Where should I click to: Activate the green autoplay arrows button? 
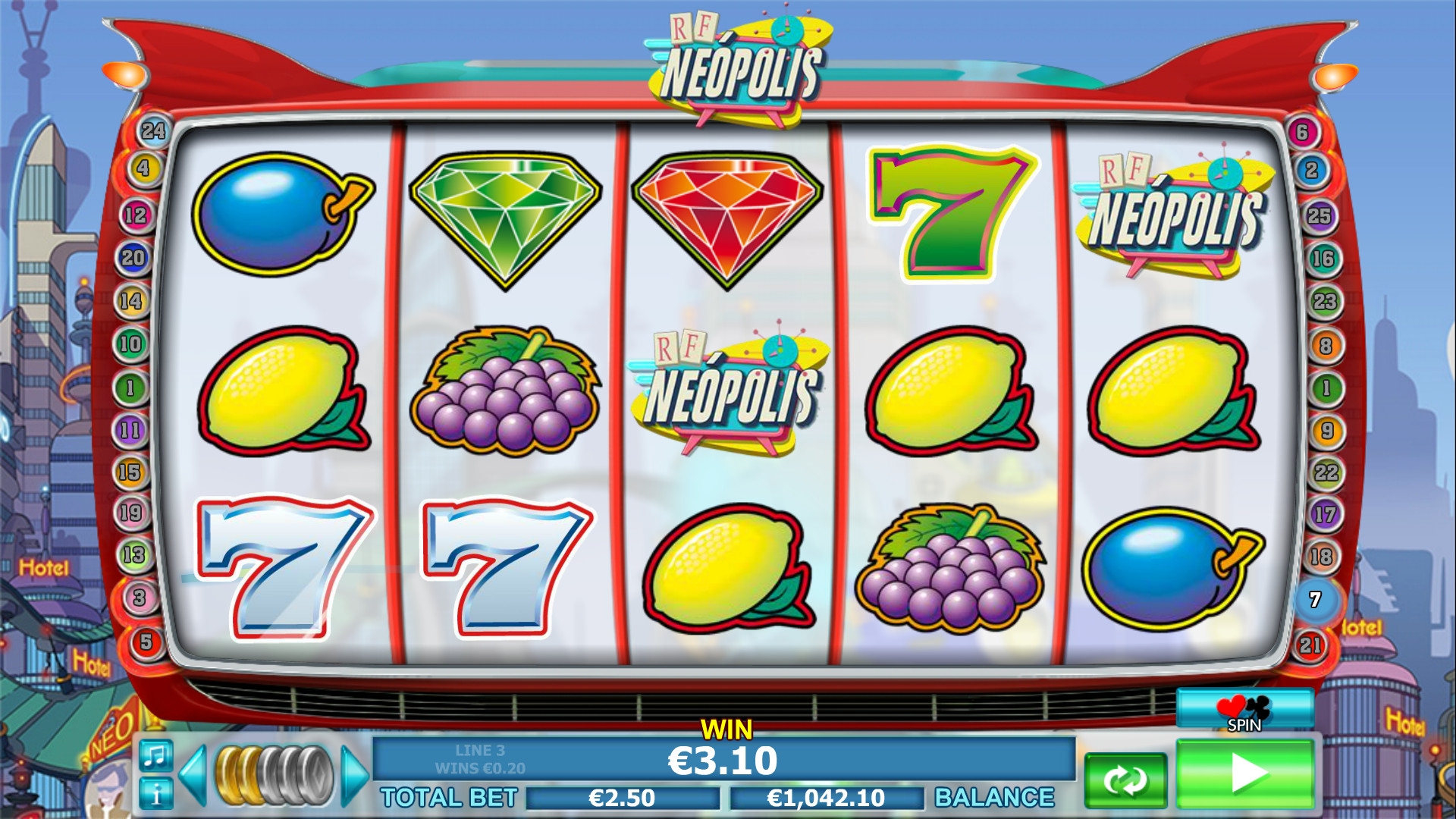coord(1125,780)
